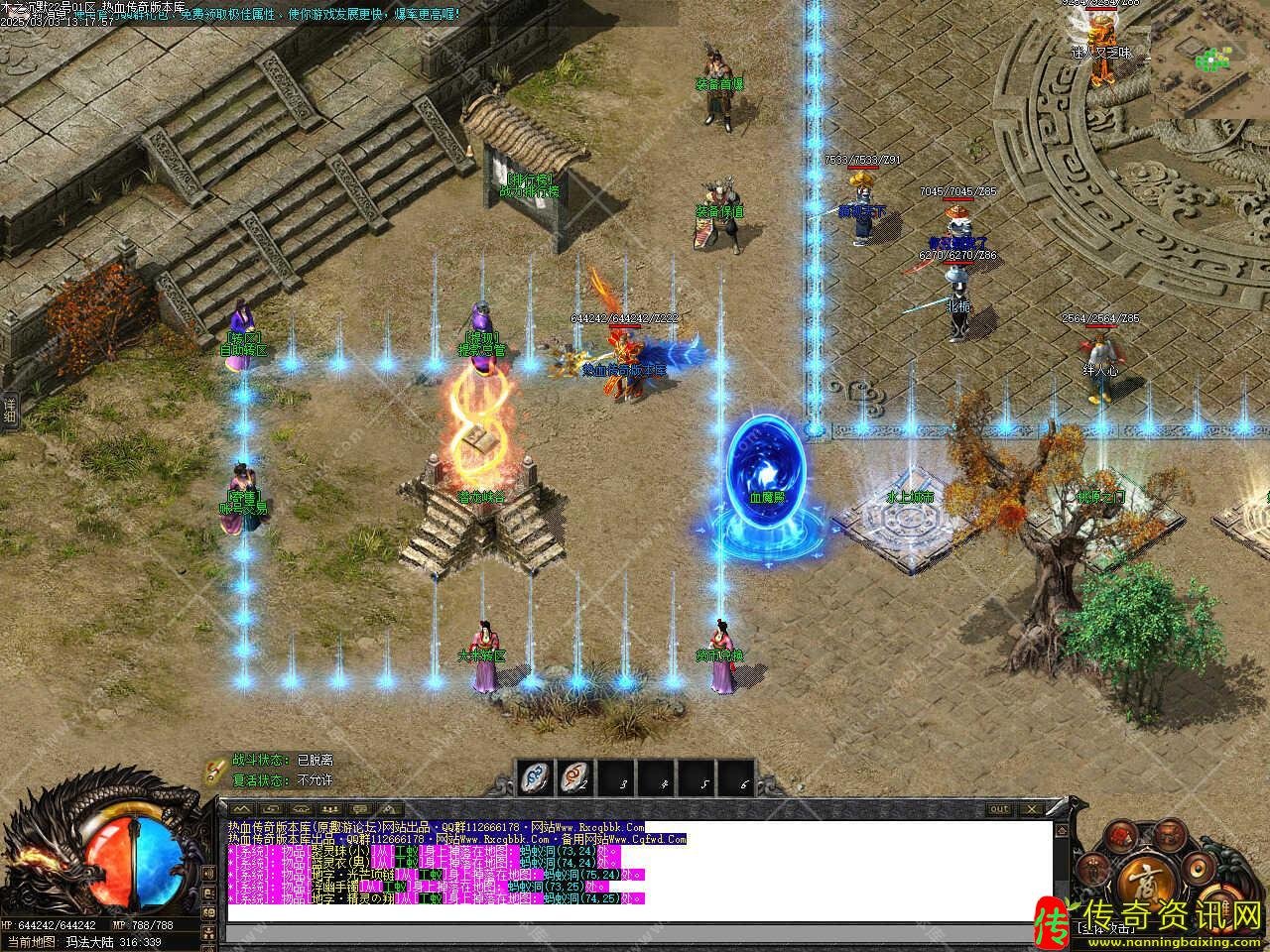
Task: Select the second belt slot with the red rune
Action: 576,778
